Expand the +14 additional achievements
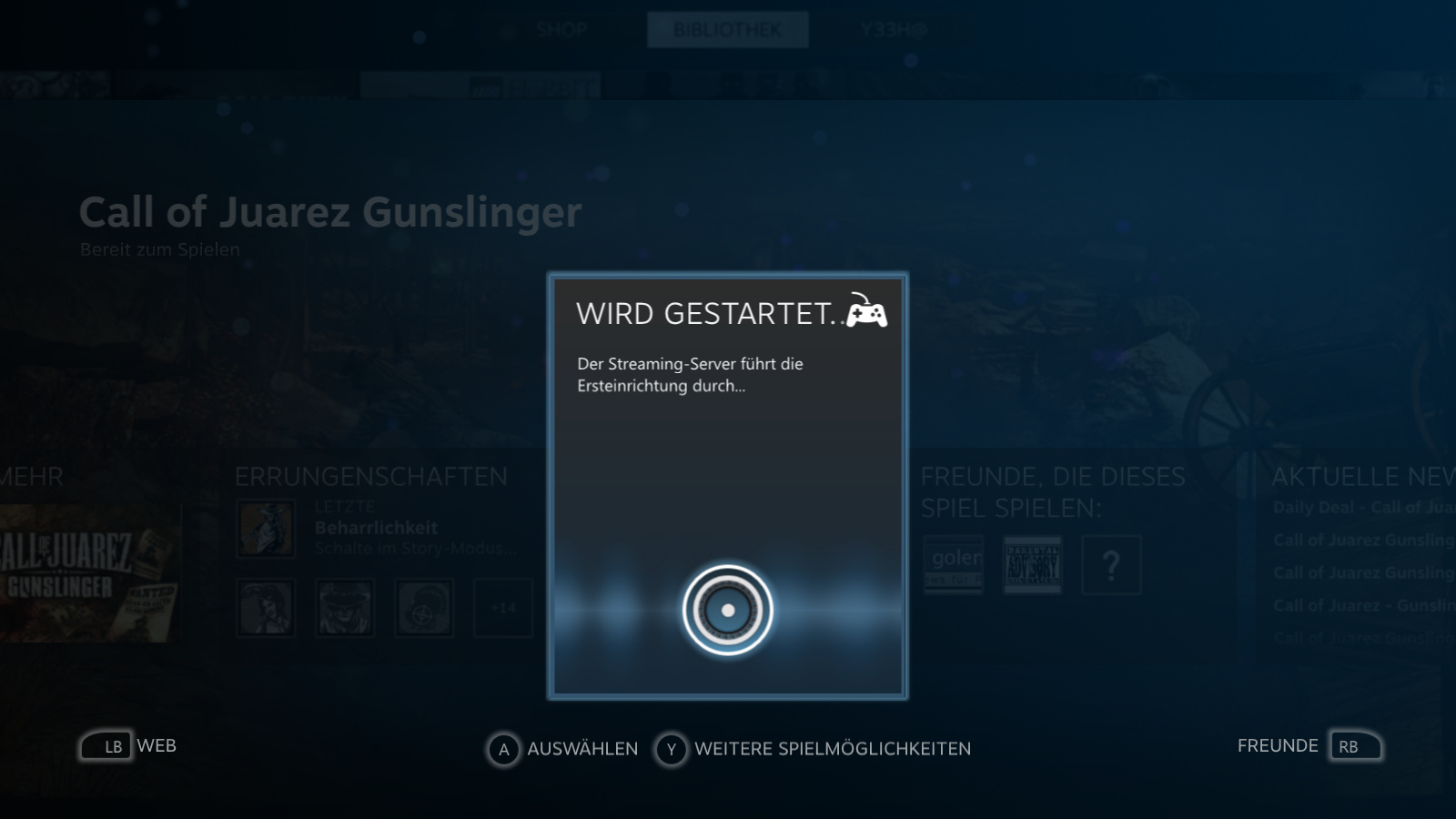Viewport: 1456px width, 819px height. pos(503,607)
